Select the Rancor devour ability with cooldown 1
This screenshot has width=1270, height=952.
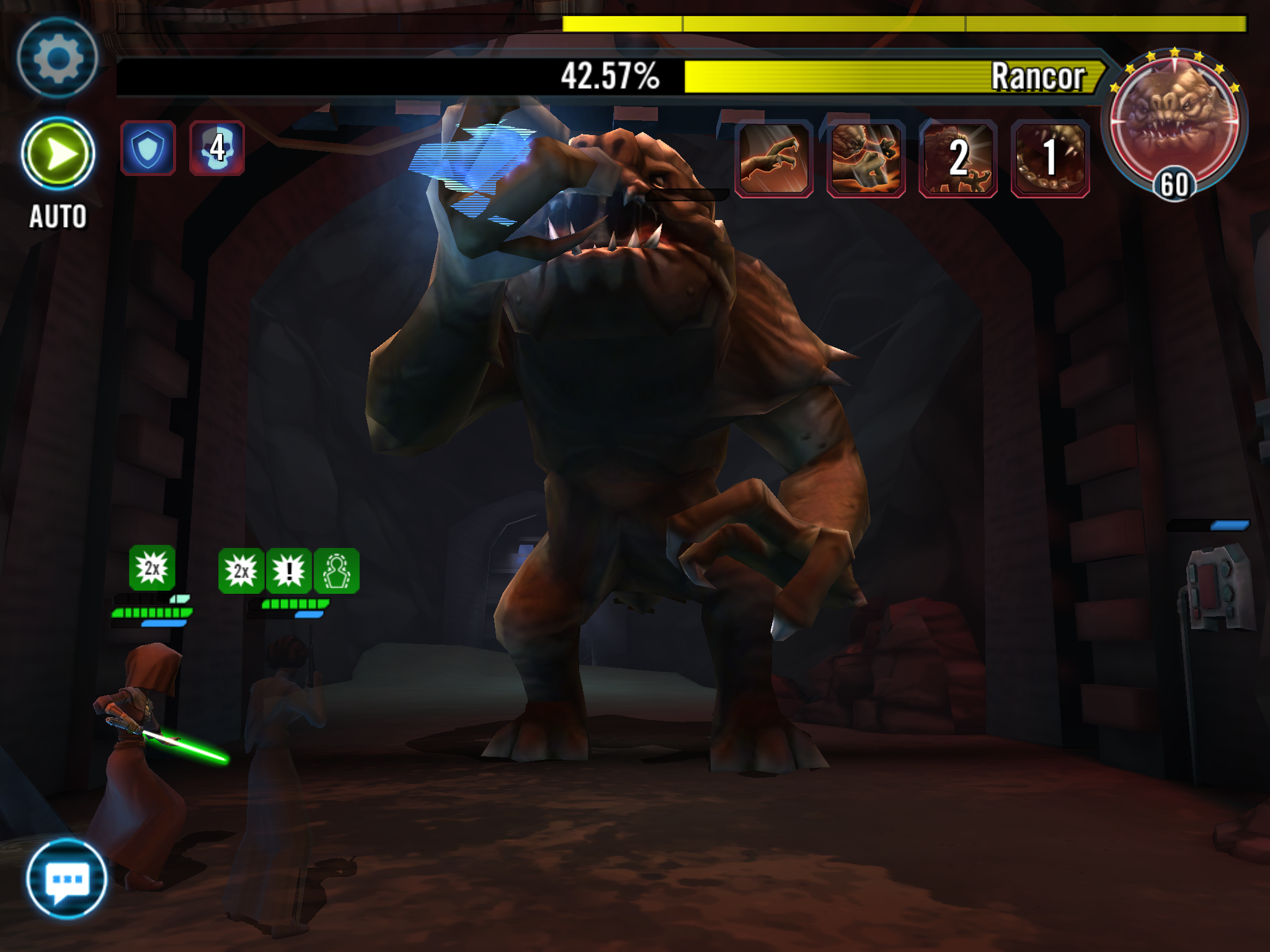click(1050, 159)
